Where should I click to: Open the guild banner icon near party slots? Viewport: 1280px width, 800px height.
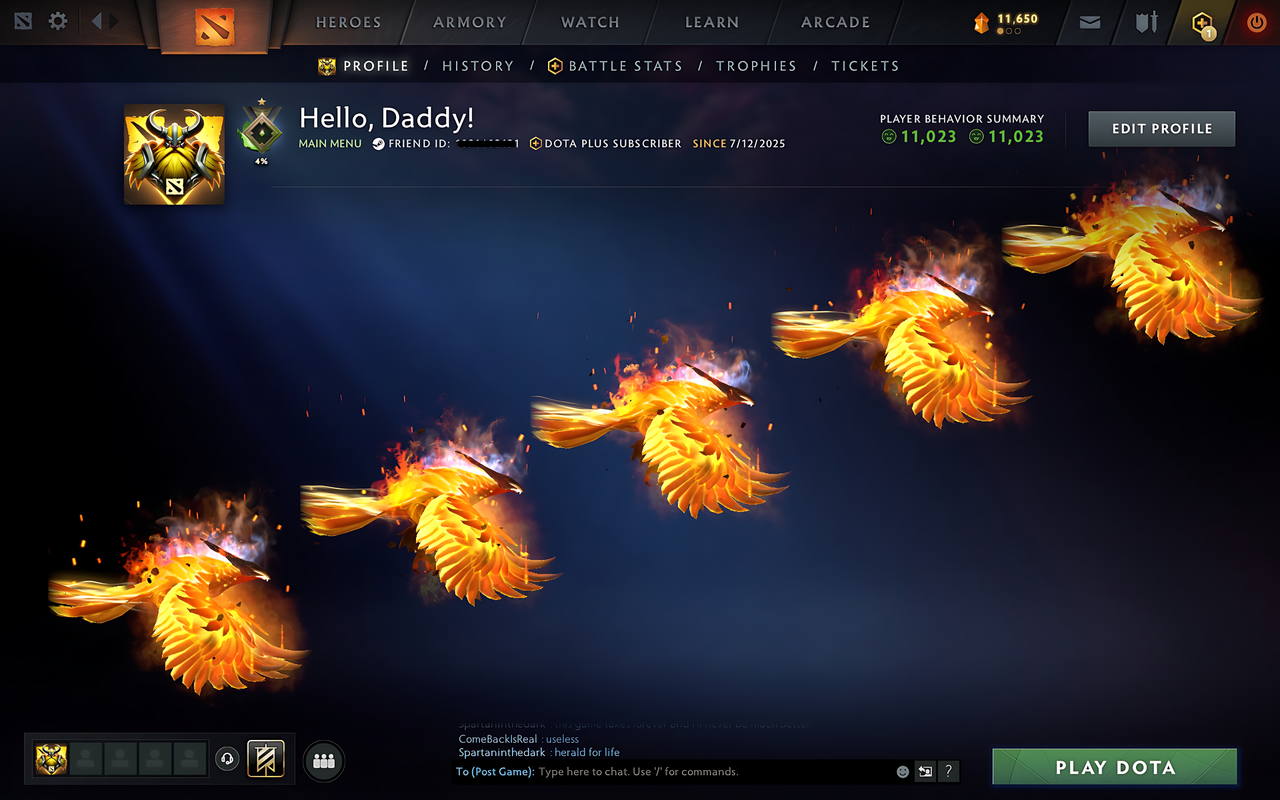pyautogui.click(x=264, y=760)
